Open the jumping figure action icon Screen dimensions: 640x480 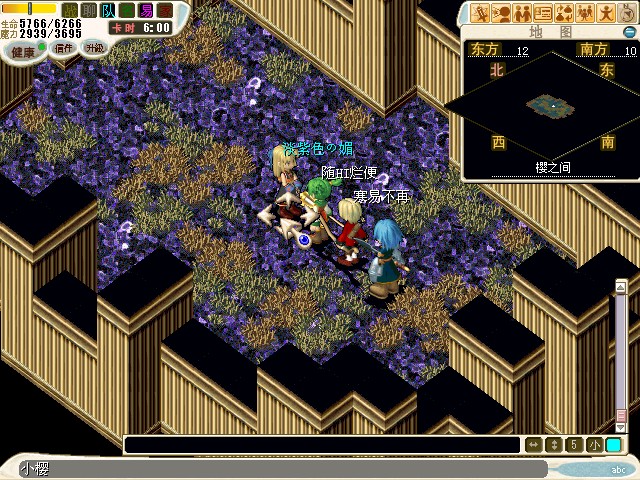(606, 13)
